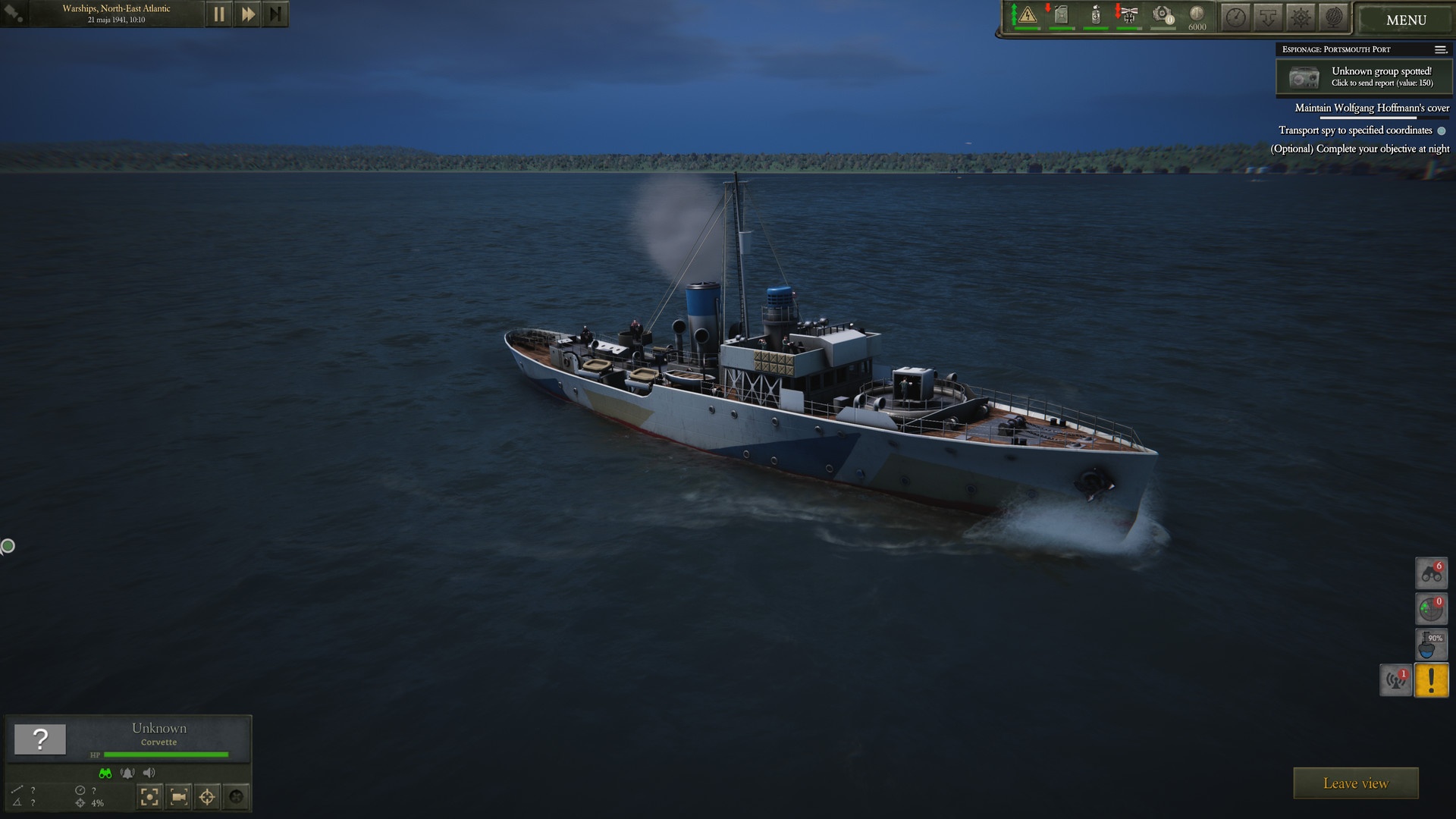This screenshot has height=819, width=1456.
Task: Click the yellow exclamation alert button
Action: tap(1431, 680)
